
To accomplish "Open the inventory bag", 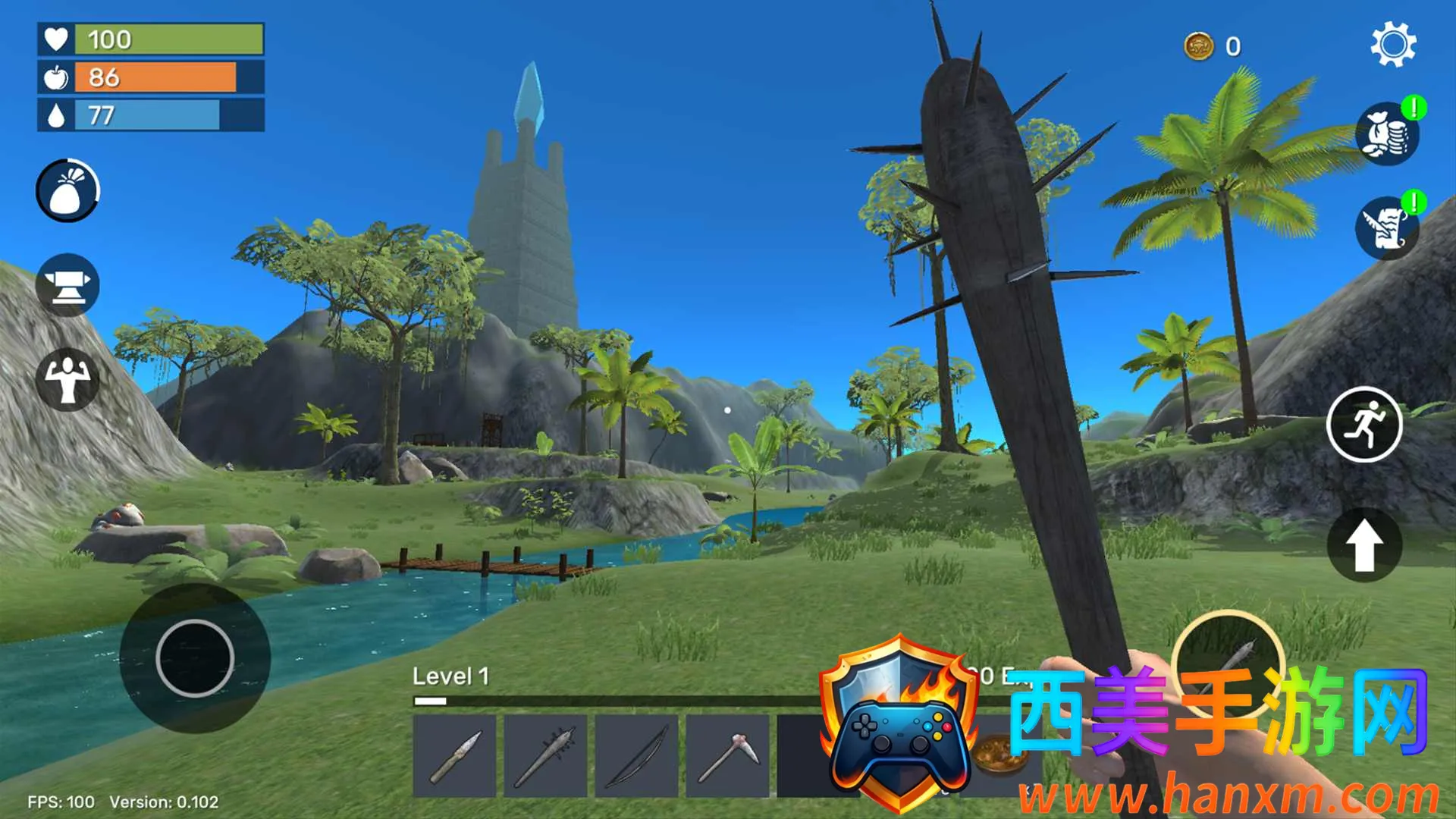I will (67, 190).
